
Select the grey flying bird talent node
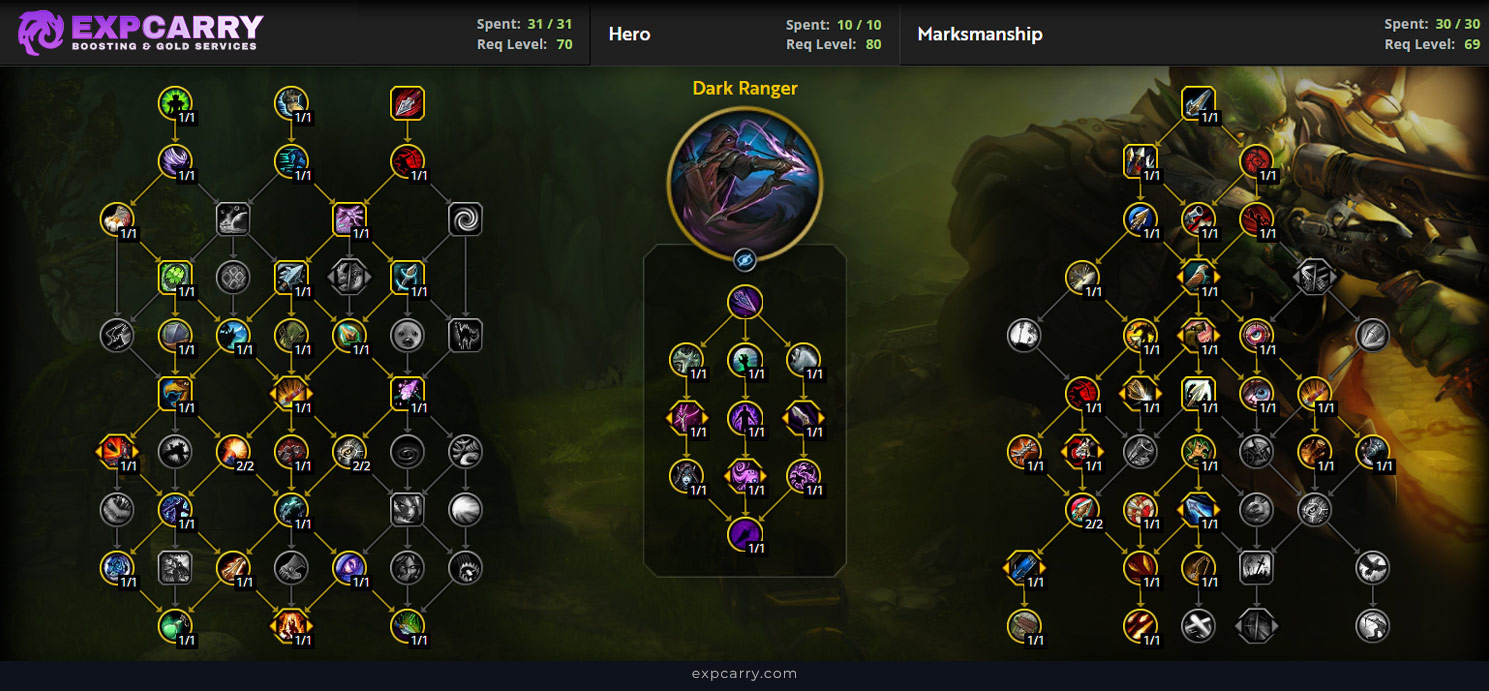click(x=1372, y=568)
